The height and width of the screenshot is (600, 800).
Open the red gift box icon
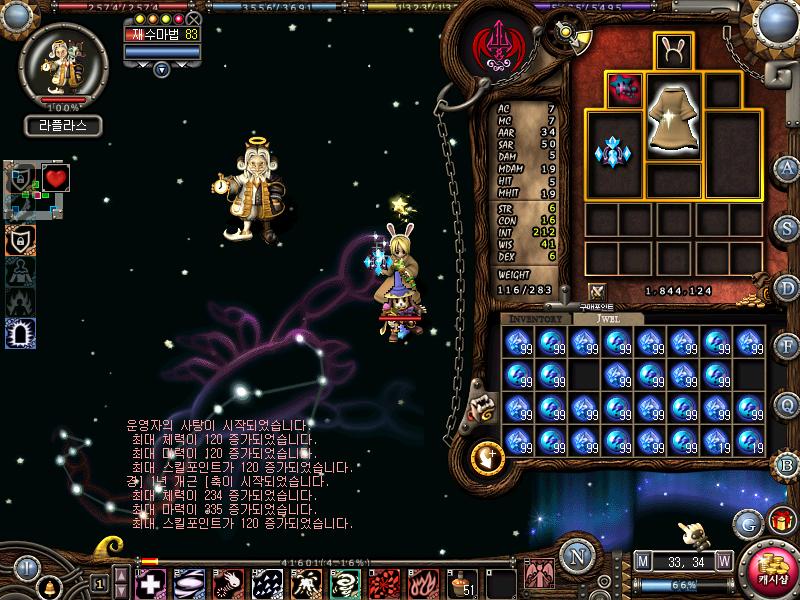(x=780, y=519)
